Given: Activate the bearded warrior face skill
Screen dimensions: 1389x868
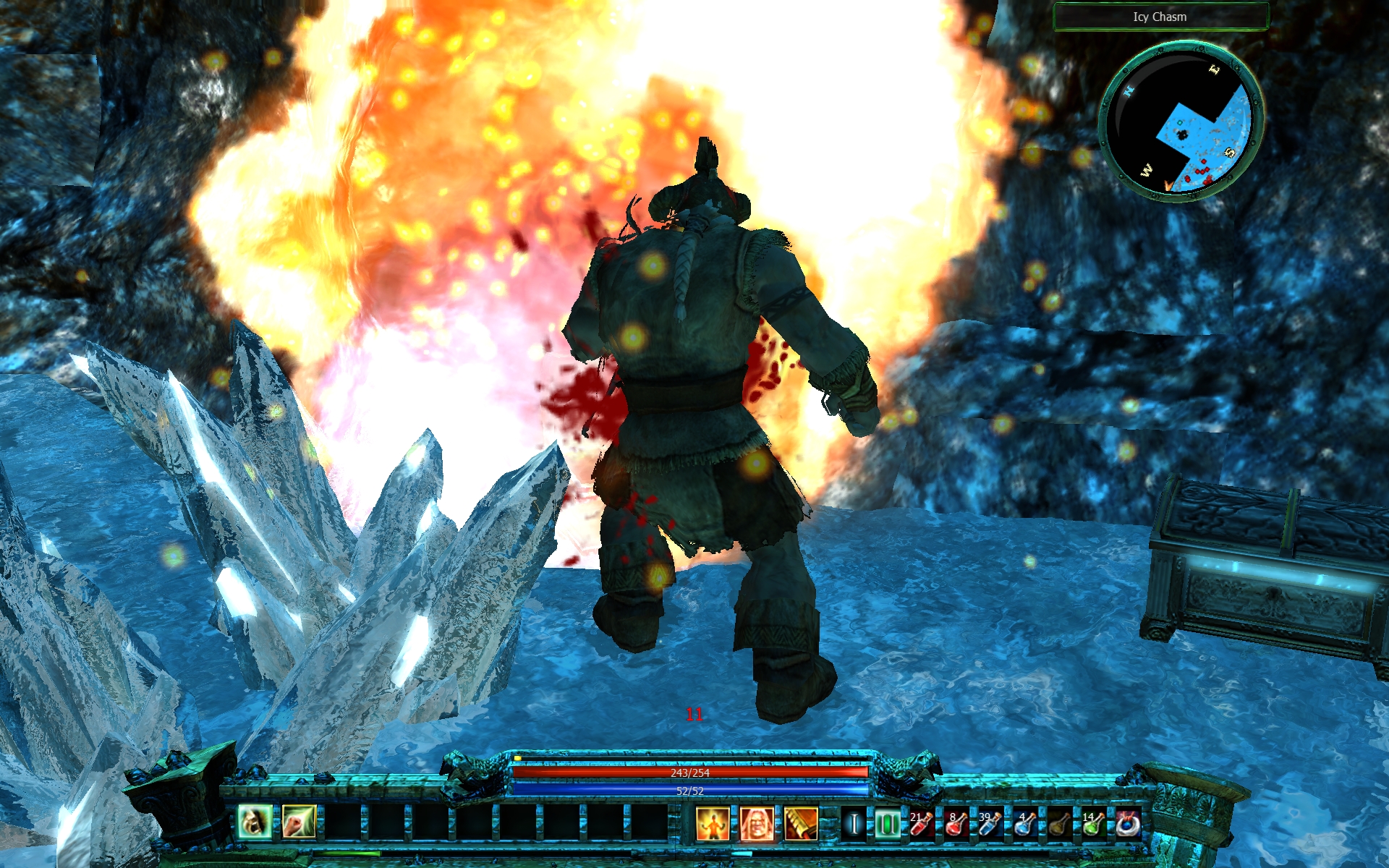Looking at the screenshot, I should coord(757,824).
